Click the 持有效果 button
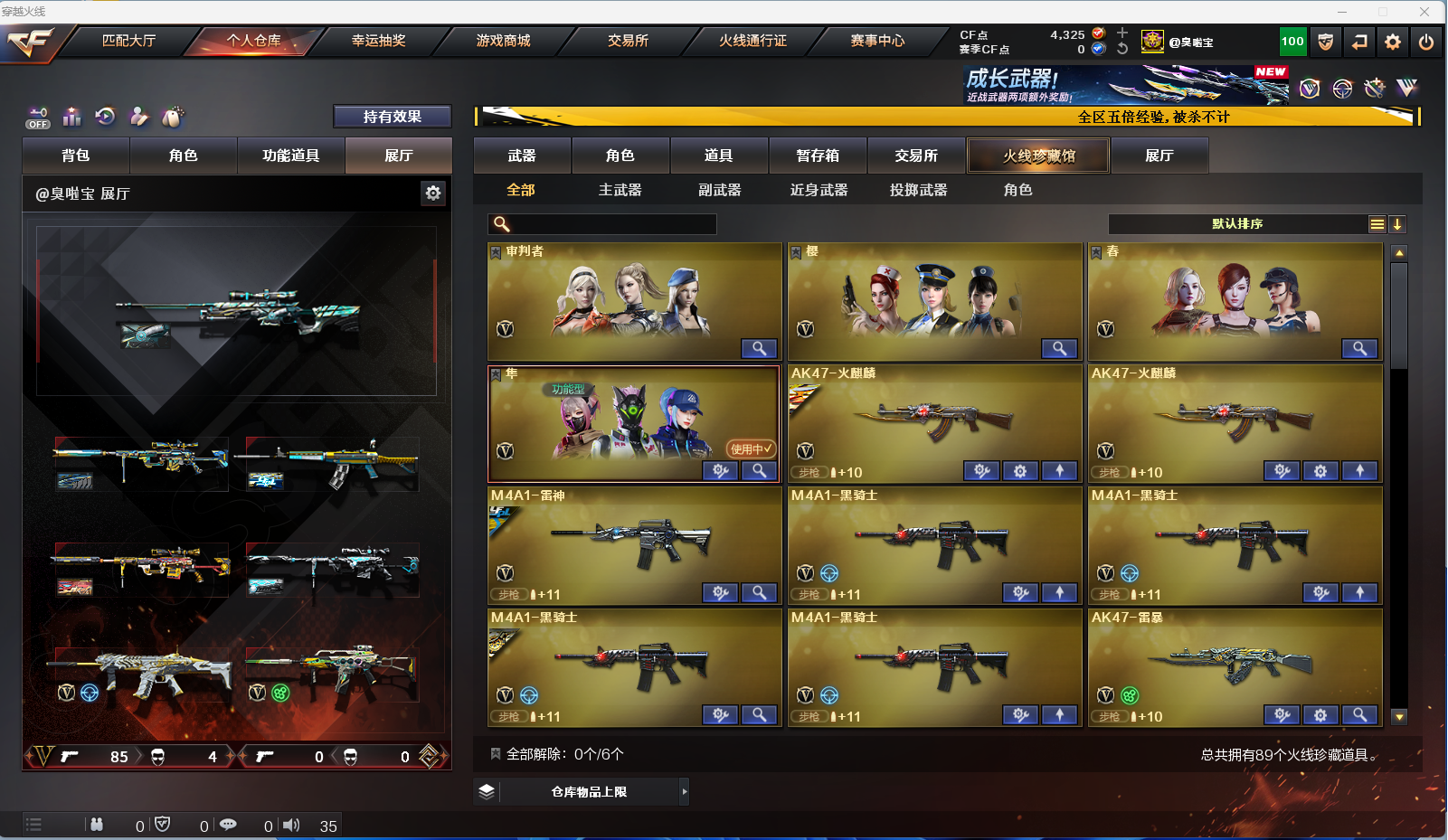The image size is (1448, 840). pyautogui.click(x=392, y=117)
